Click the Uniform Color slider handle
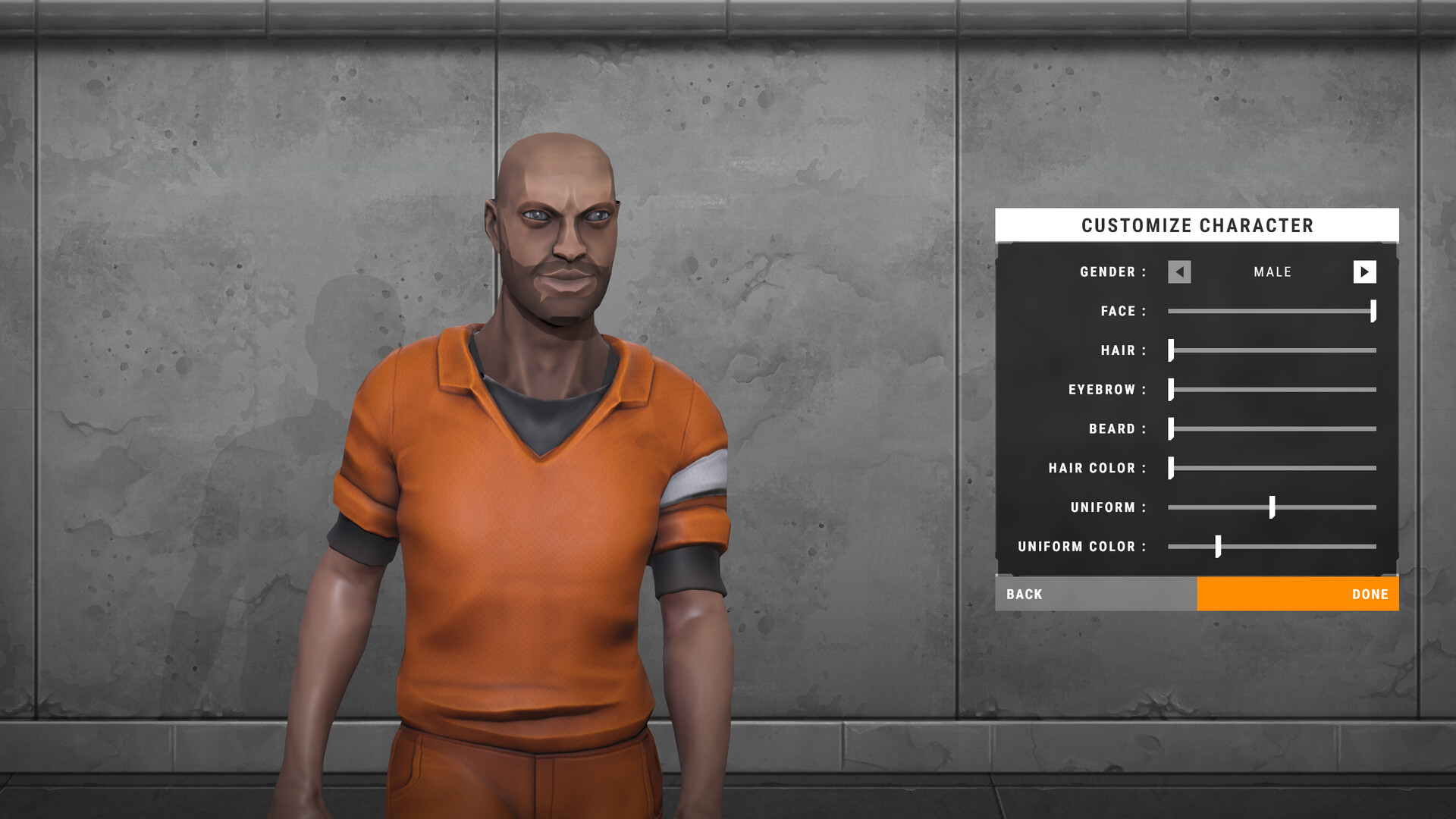Viewport: 1456px width, 819px height. (x=1219, y=546)
